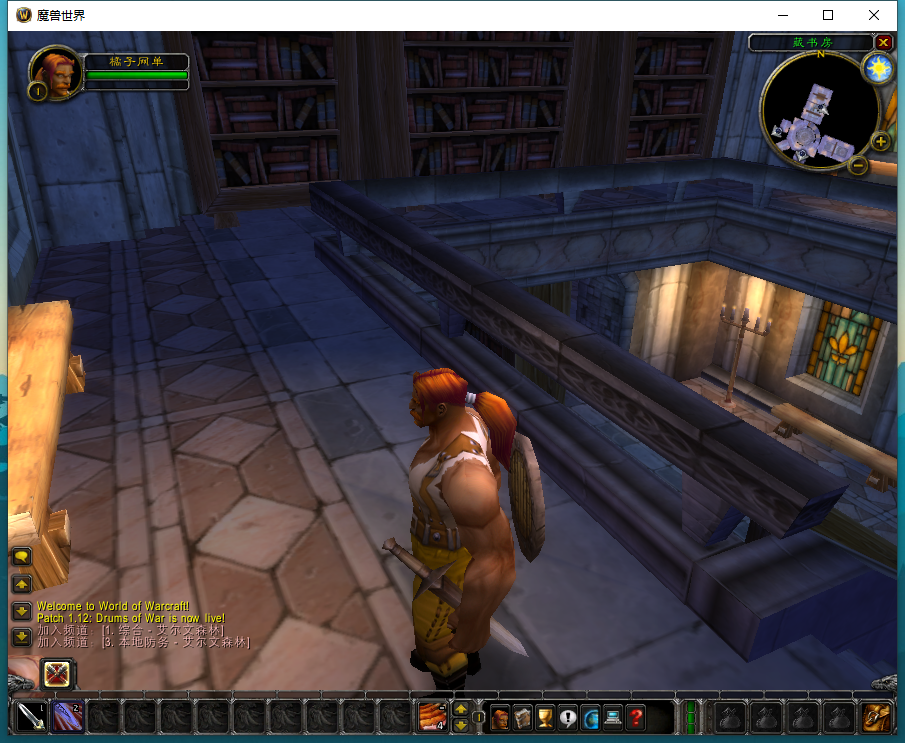Open the chat menu speech bubble button
The image size is (905, 743).
coord(21,556)
